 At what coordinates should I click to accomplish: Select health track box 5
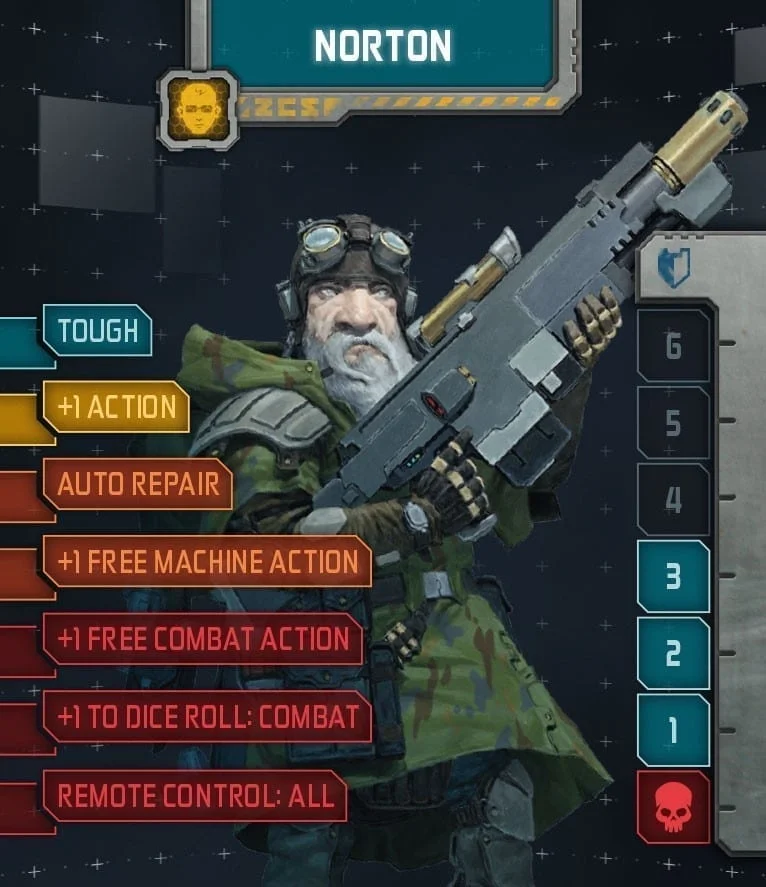tap(673, 423)
